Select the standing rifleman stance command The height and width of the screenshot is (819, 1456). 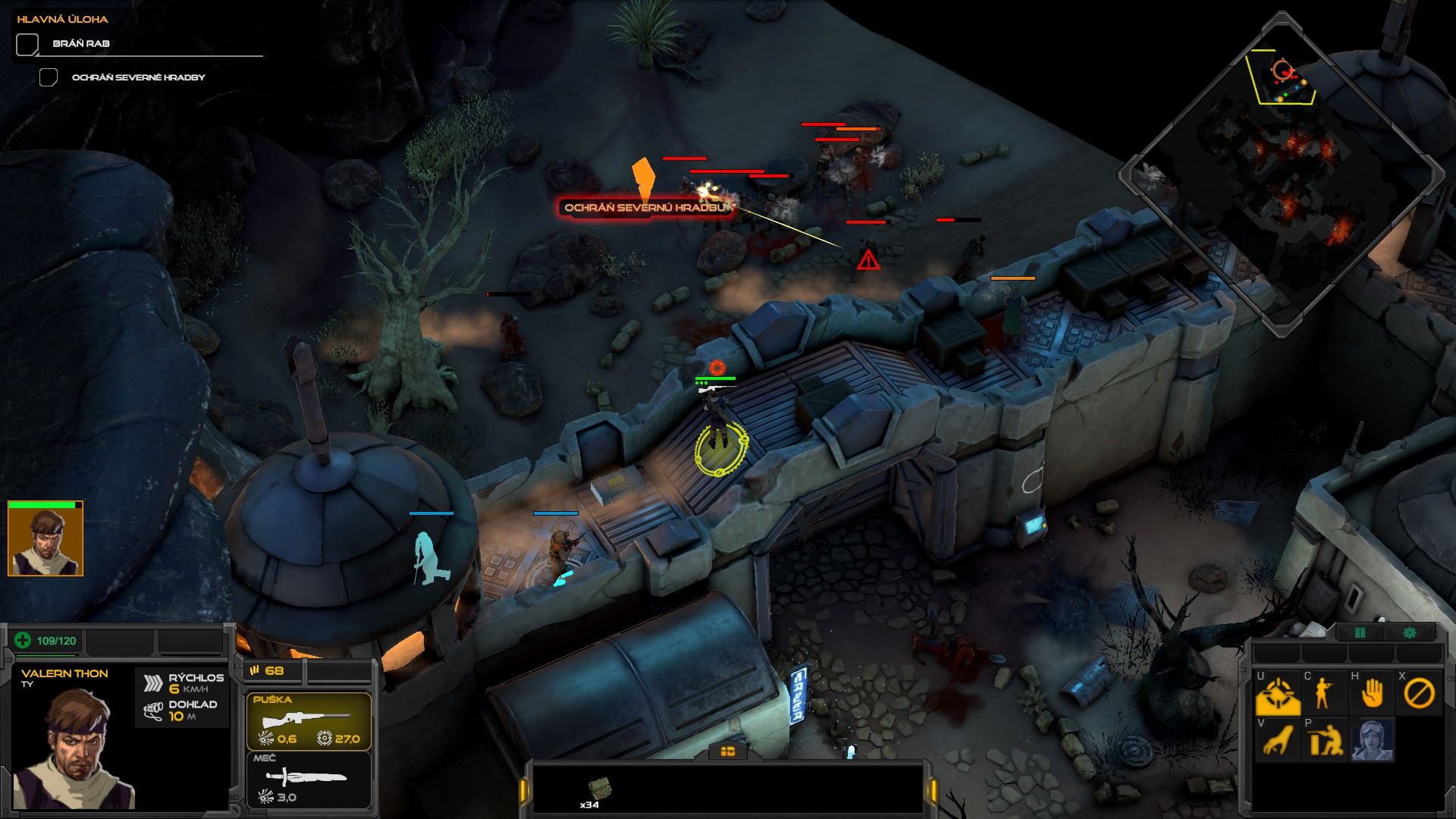pos(1325,694)
